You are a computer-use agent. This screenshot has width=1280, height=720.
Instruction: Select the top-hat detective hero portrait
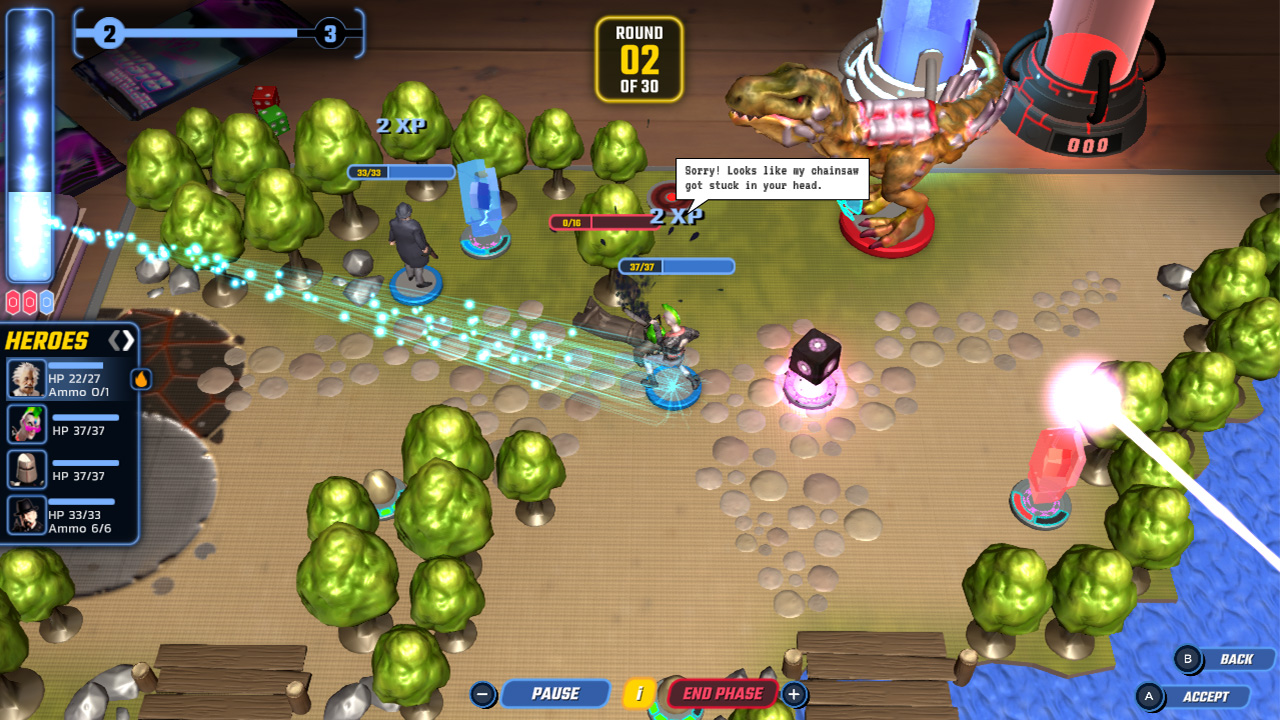28,515
